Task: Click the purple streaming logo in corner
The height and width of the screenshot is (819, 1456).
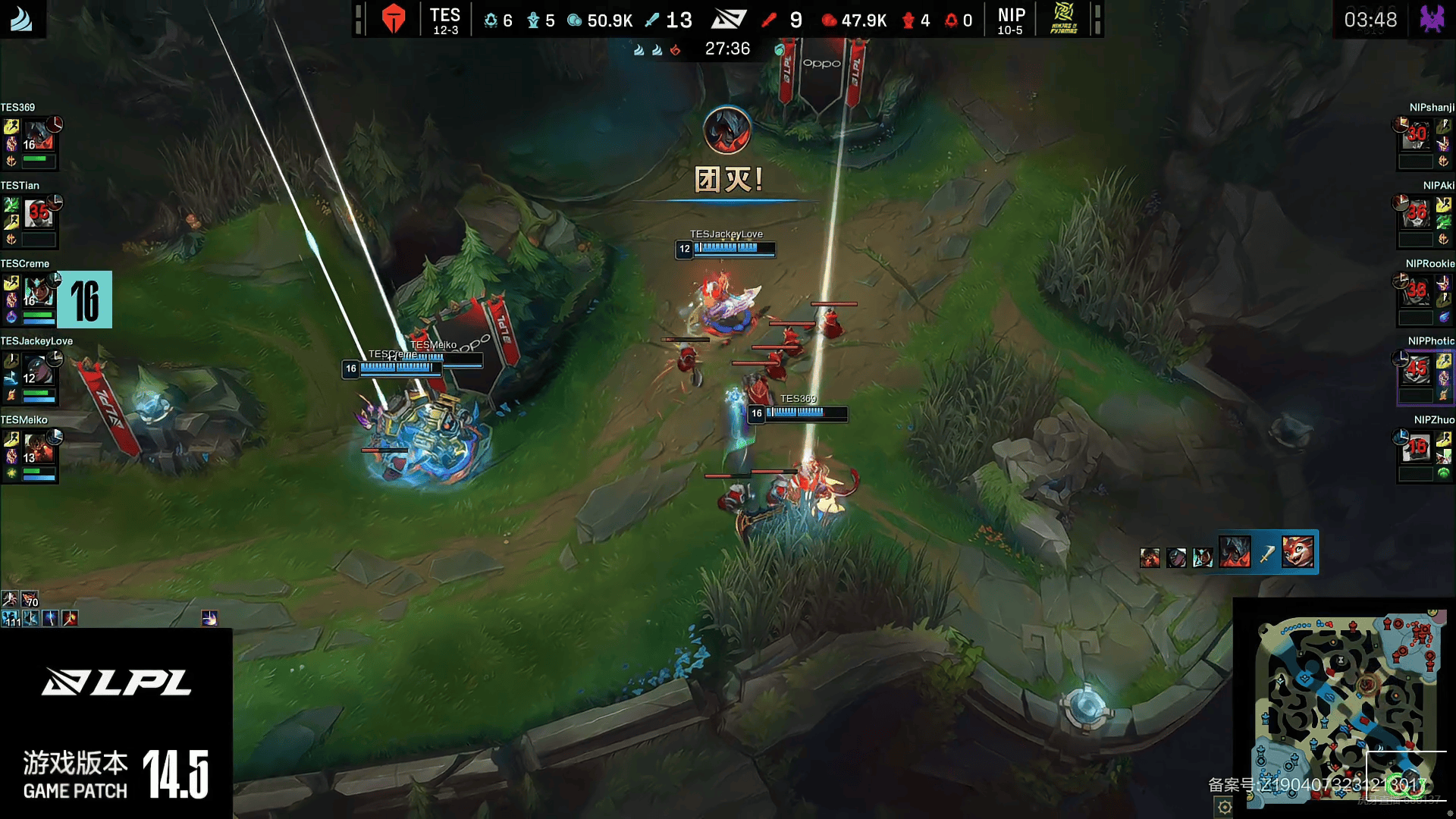Action: tap(1432, 19)
